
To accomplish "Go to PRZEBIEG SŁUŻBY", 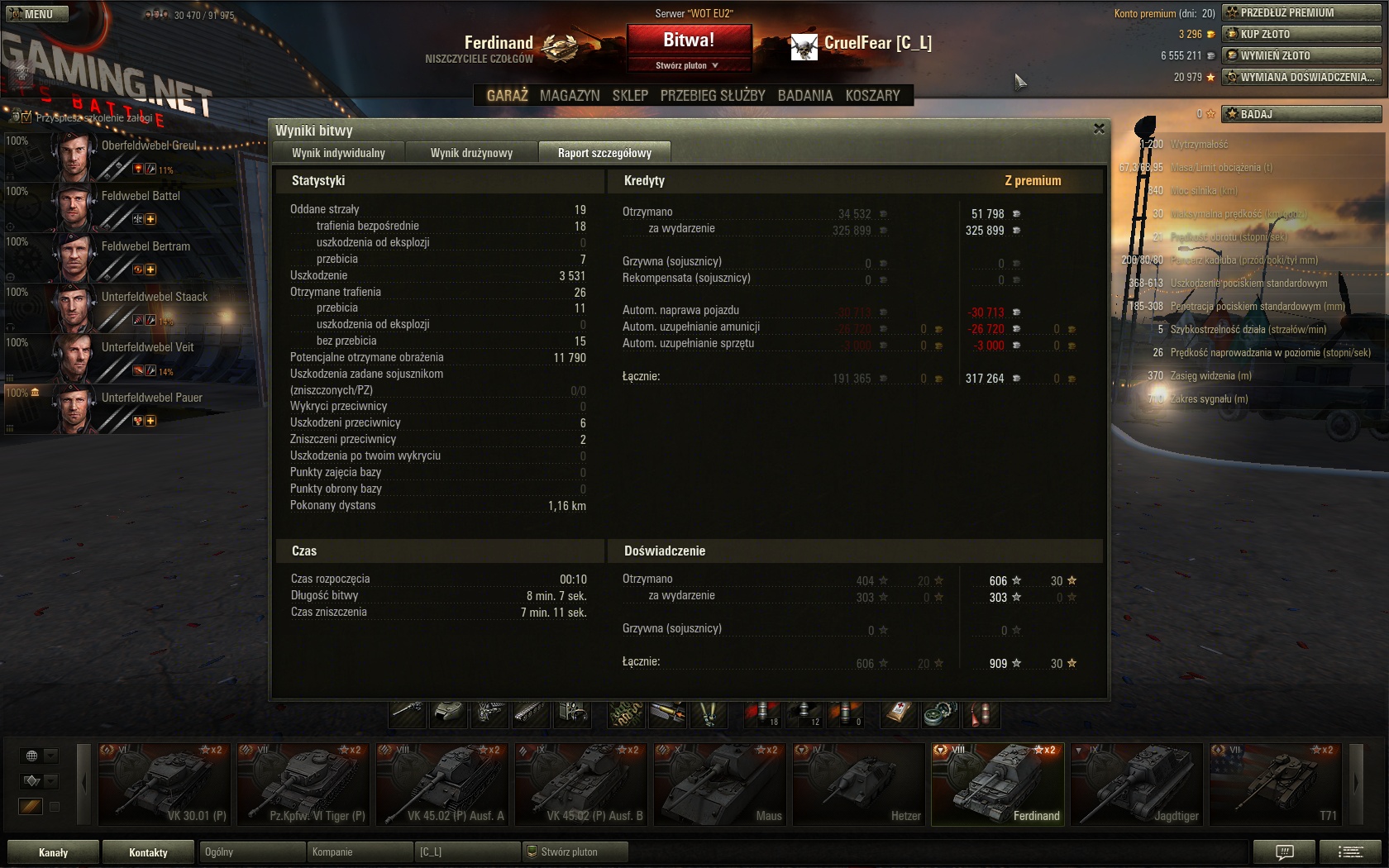I will (713, 96).
